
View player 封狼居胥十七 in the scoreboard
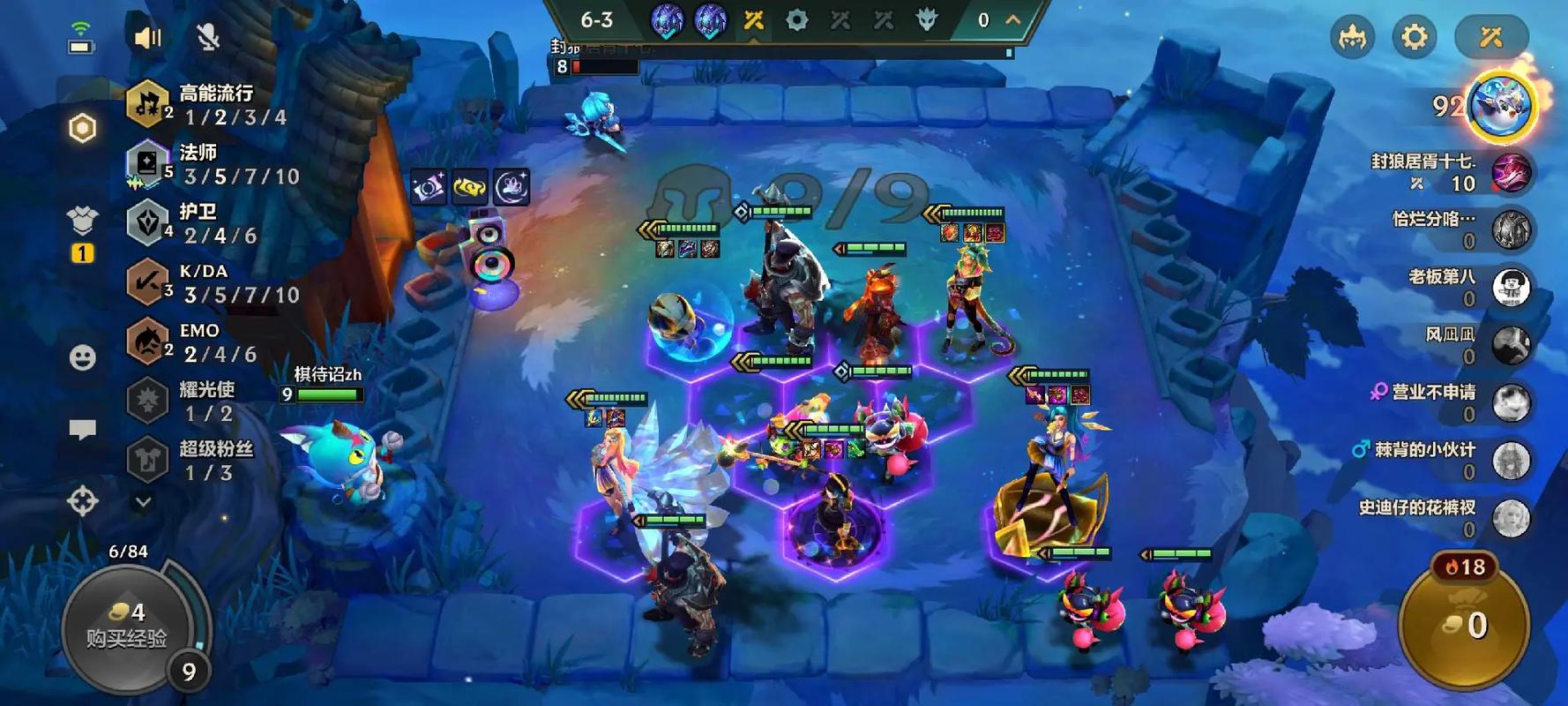click(1510, 171)
